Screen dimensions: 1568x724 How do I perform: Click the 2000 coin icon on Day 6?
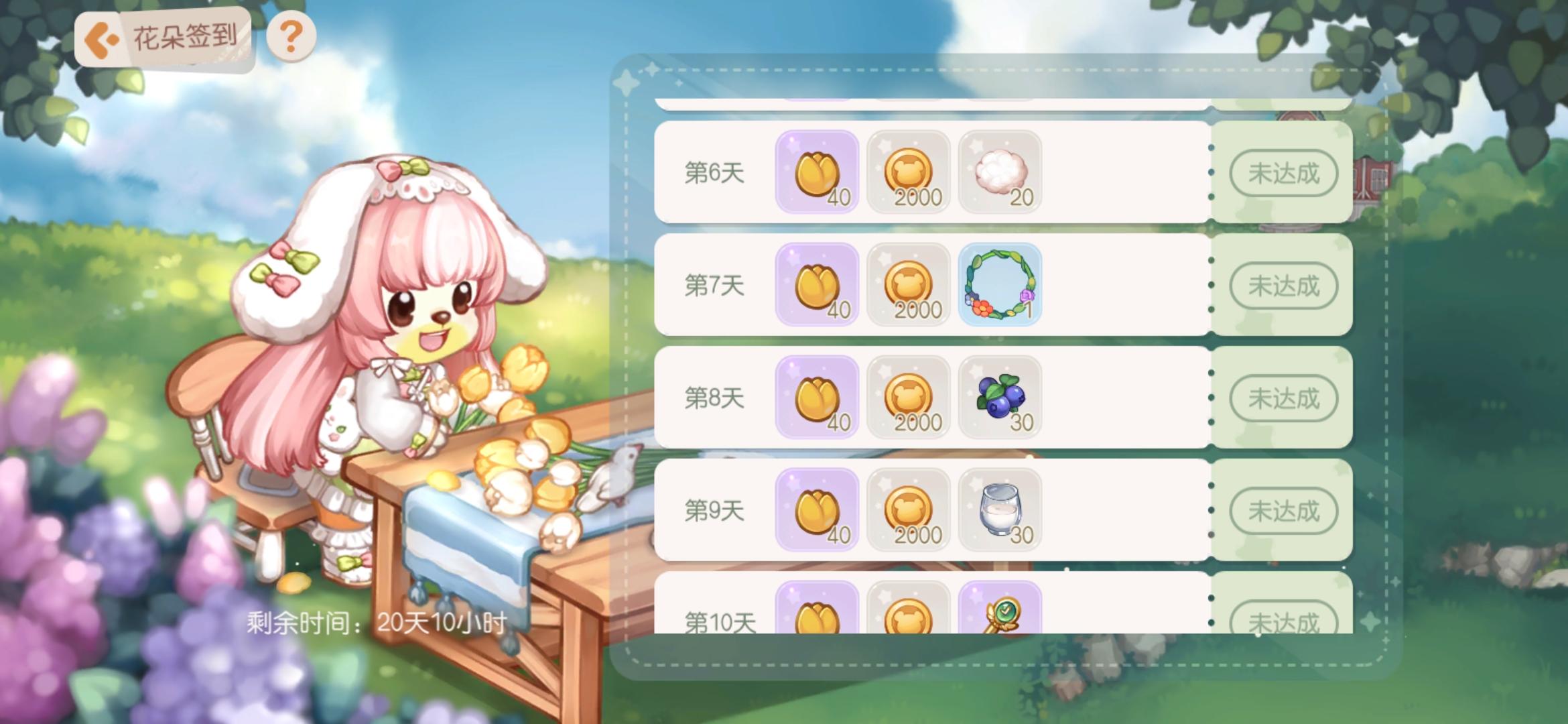click(x=909, y=174)
